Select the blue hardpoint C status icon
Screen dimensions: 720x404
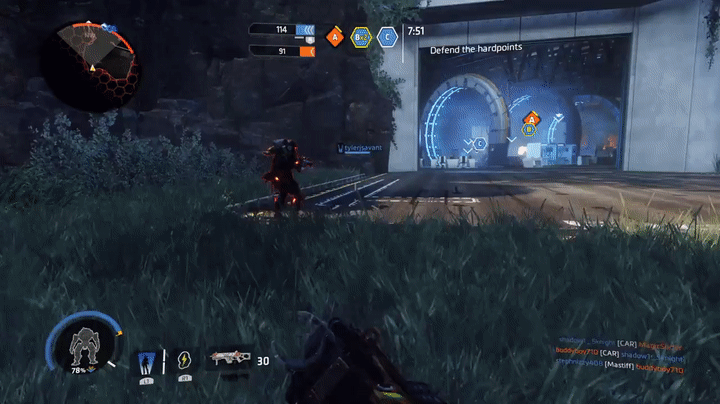point(387,37)
